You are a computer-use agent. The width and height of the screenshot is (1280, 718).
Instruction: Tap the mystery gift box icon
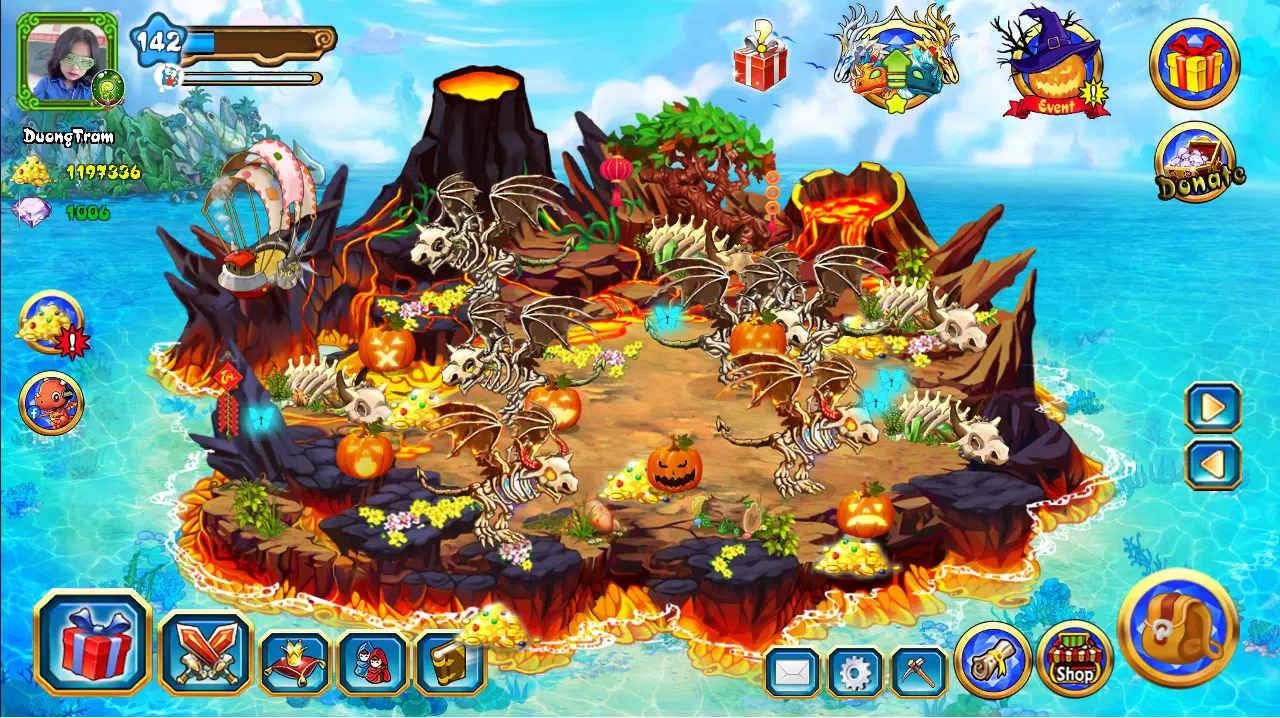coord(761,58)
